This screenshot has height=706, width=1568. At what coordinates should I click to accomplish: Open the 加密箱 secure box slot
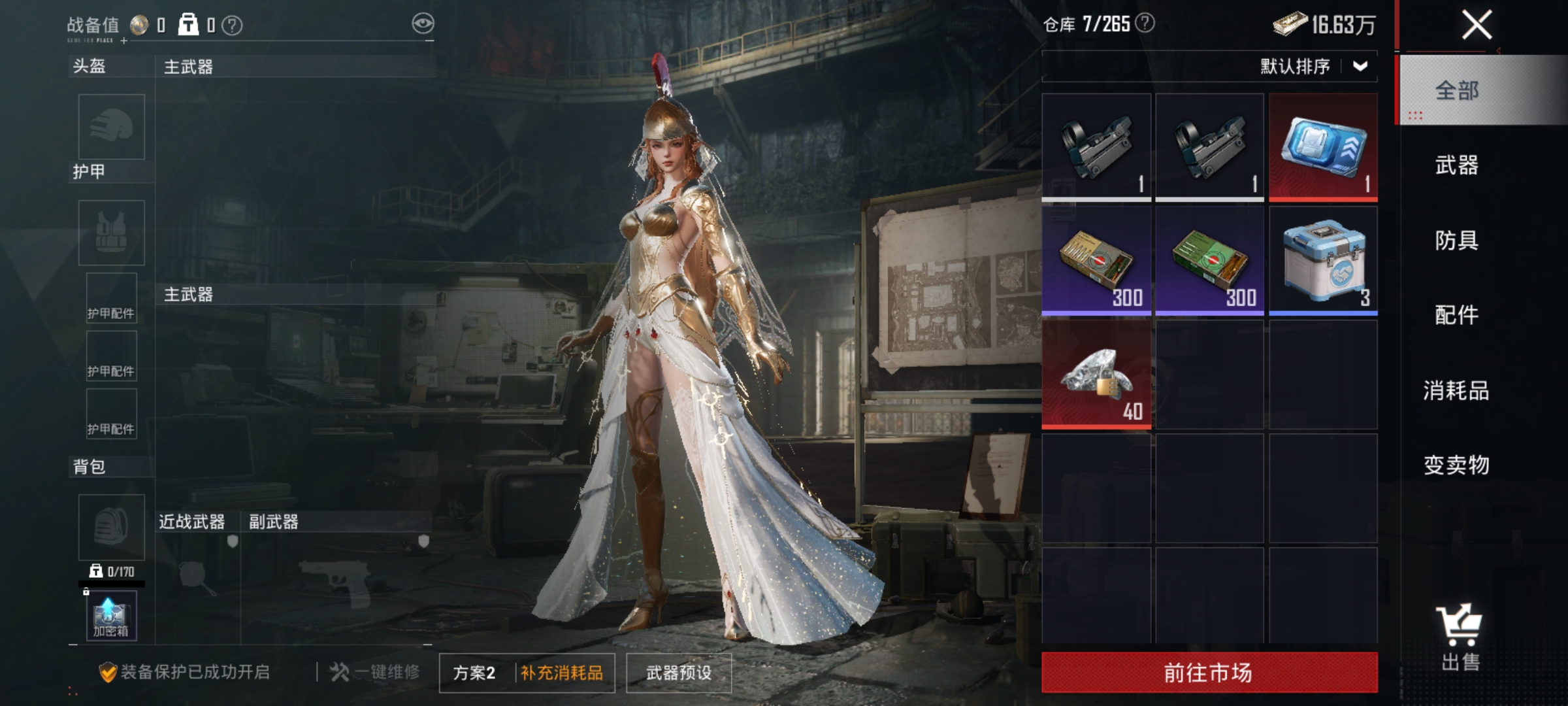click(111, 616)
